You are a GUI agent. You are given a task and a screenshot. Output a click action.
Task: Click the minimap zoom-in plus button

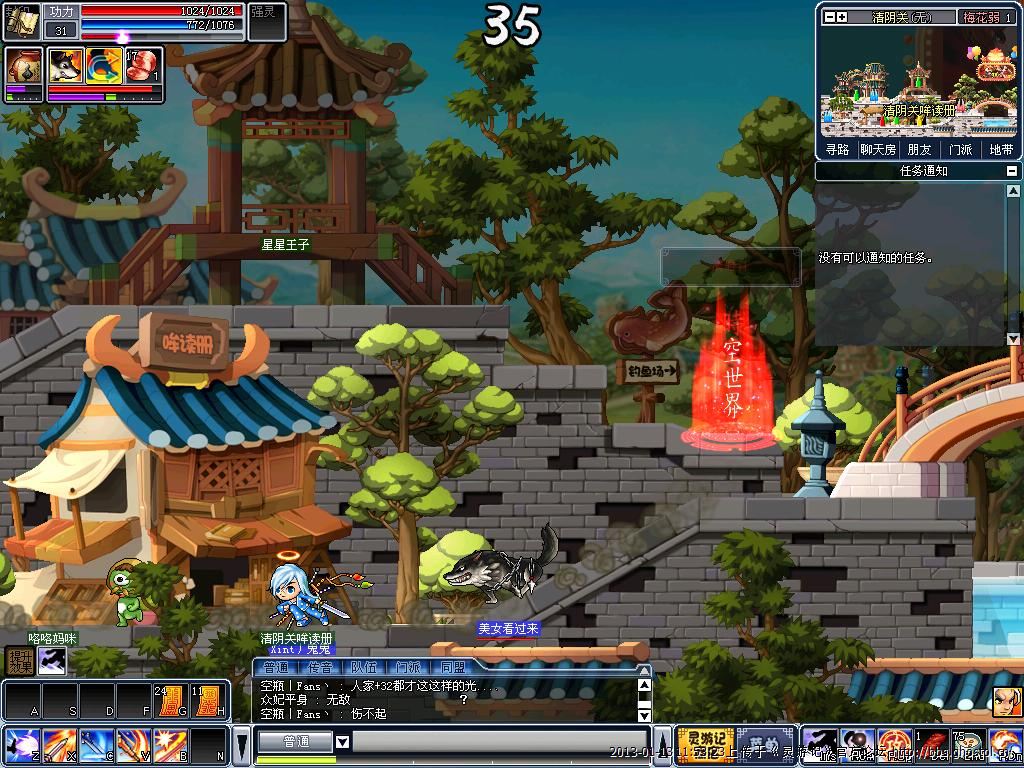842,17
